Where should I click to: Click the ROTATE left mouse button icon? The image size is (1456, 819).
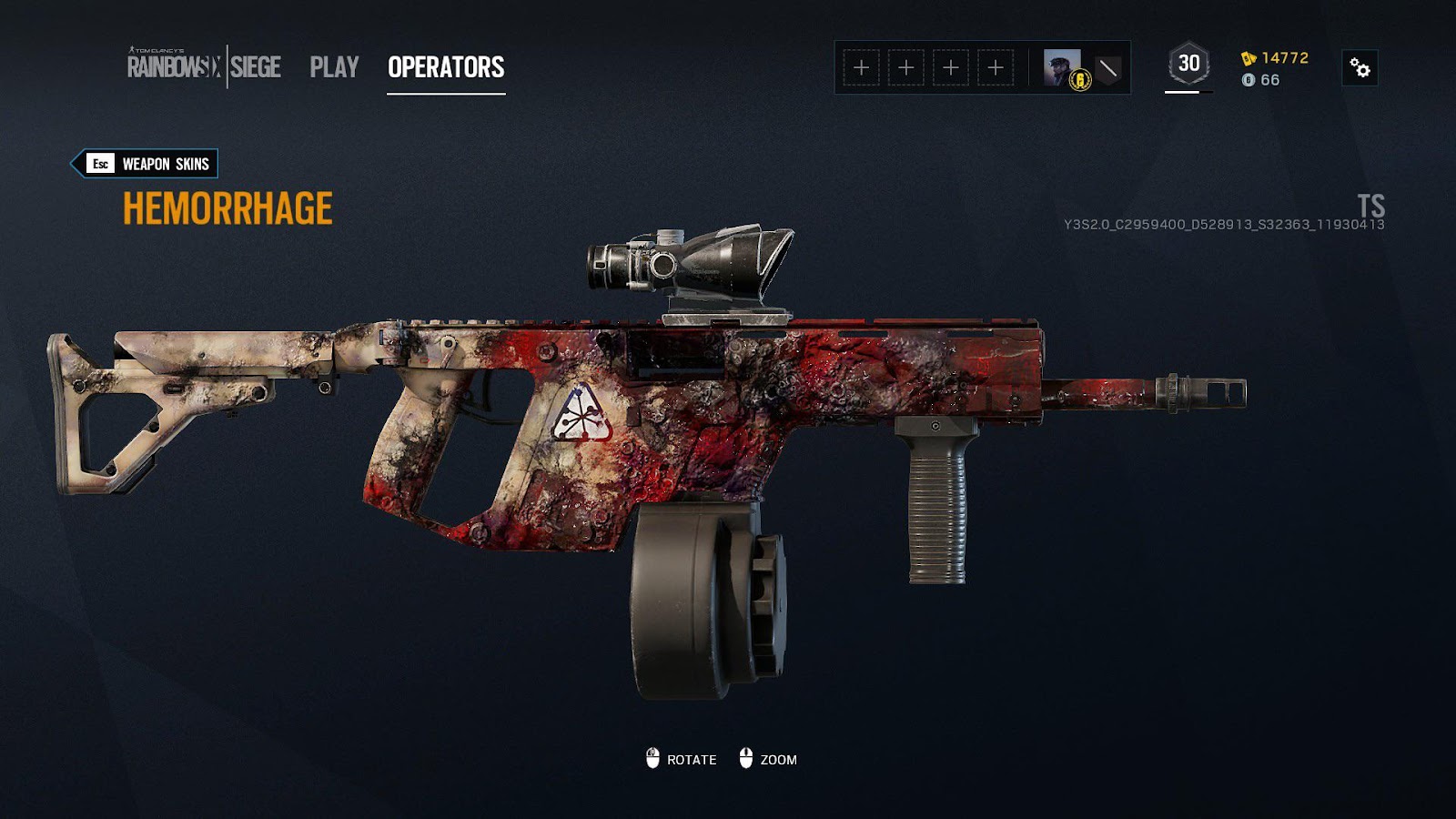pos(652,756)
